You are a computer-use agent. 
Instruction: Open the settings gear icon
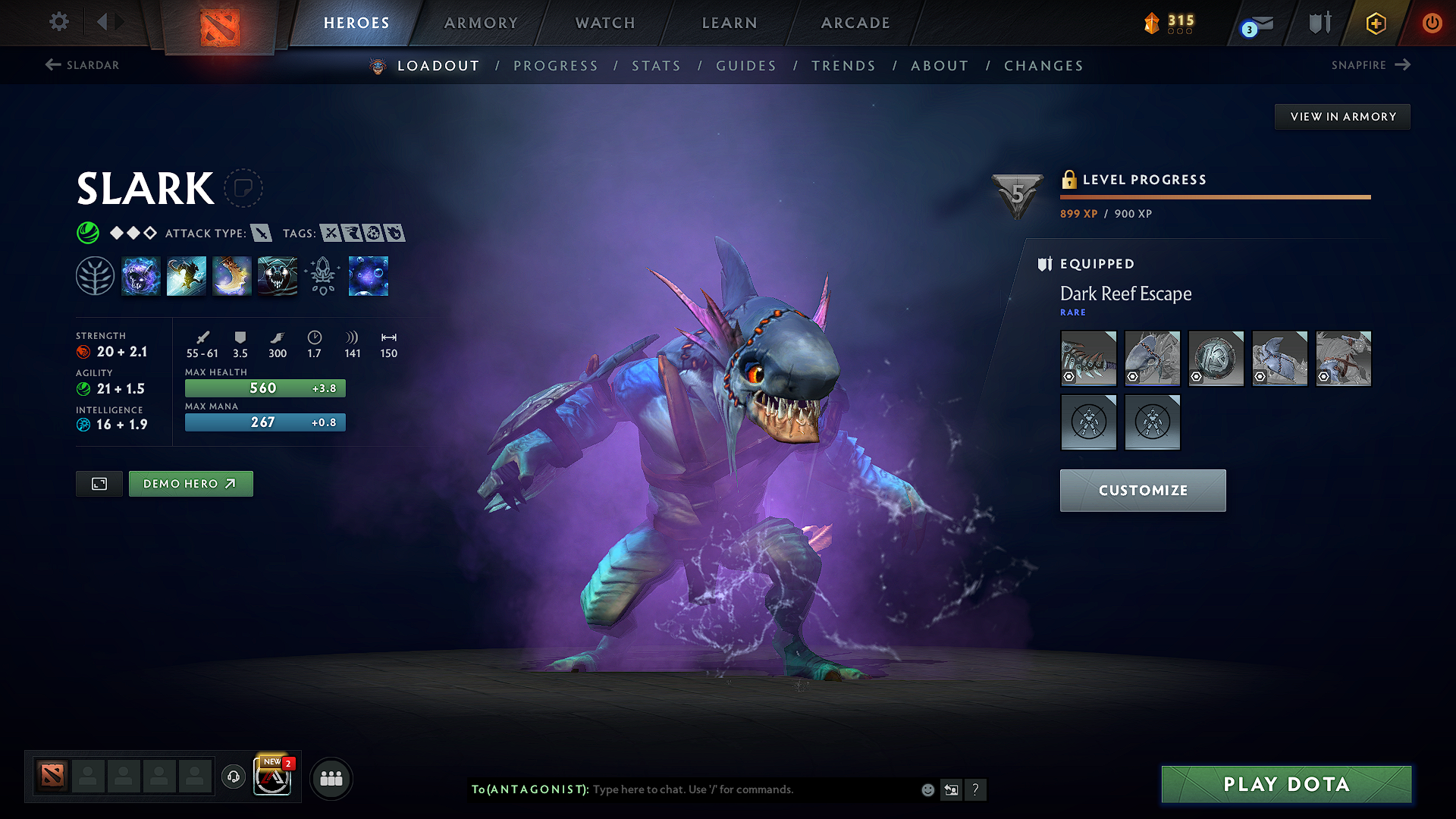click(x=58, y=22)
